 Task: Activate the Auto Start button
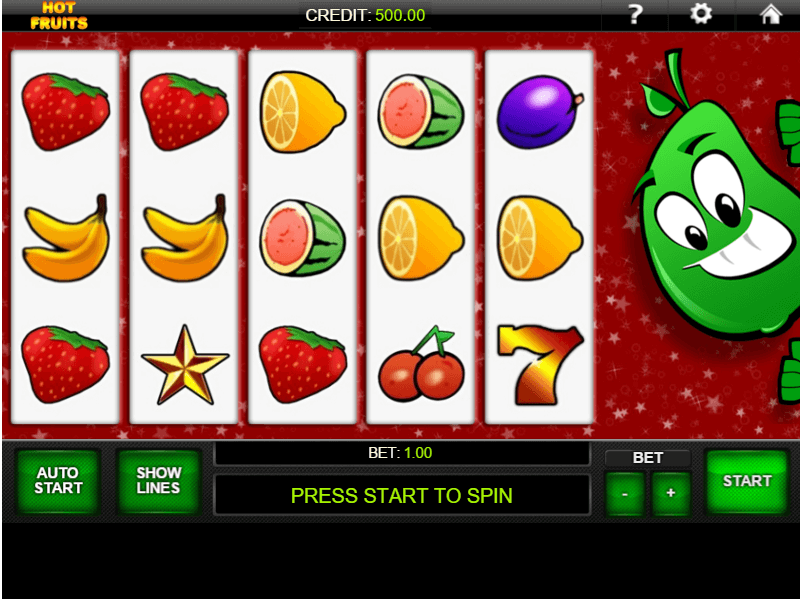coord(59,482)
